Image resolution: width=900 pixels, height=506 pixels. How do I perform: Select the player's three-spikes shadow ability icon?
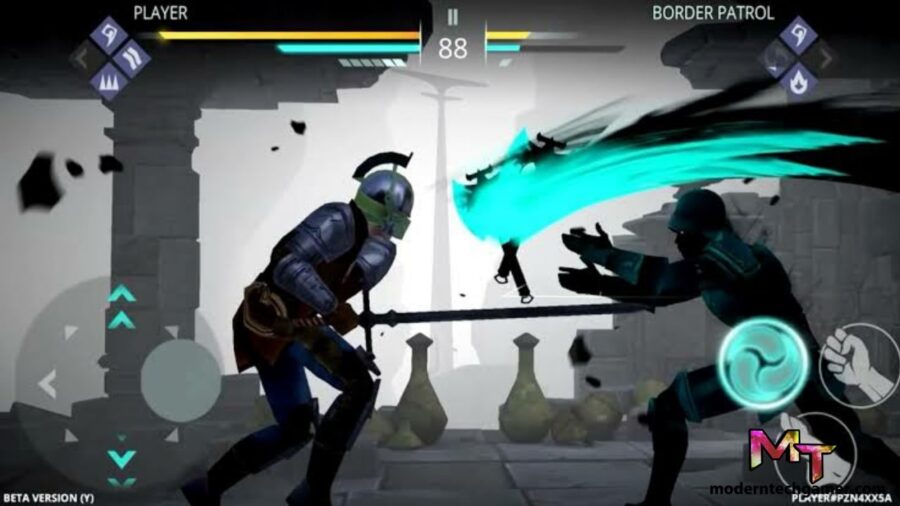click(x=108, y=81)
